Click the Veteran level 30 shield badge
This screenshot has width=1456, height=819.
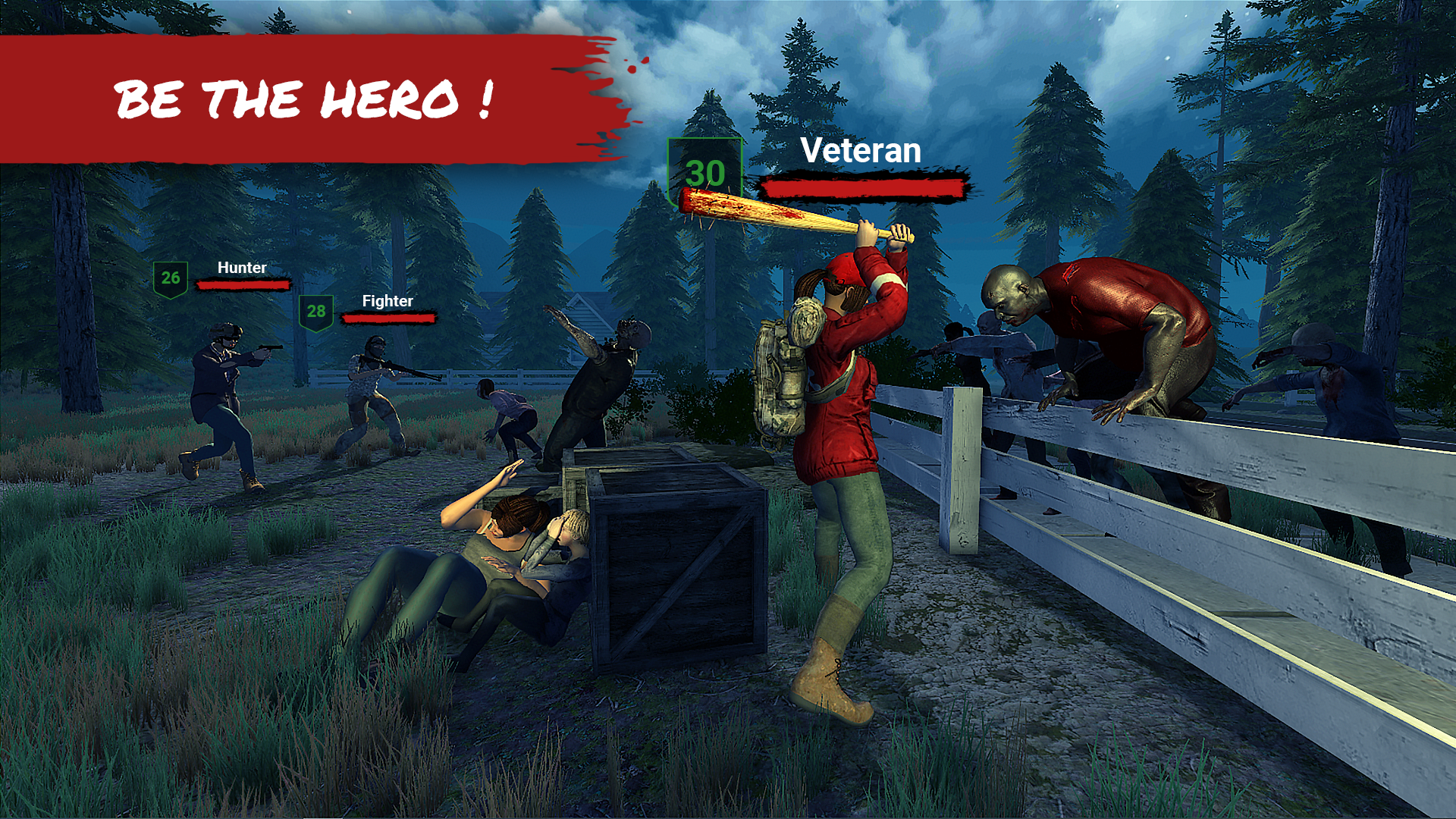click(x=704, y=173)
